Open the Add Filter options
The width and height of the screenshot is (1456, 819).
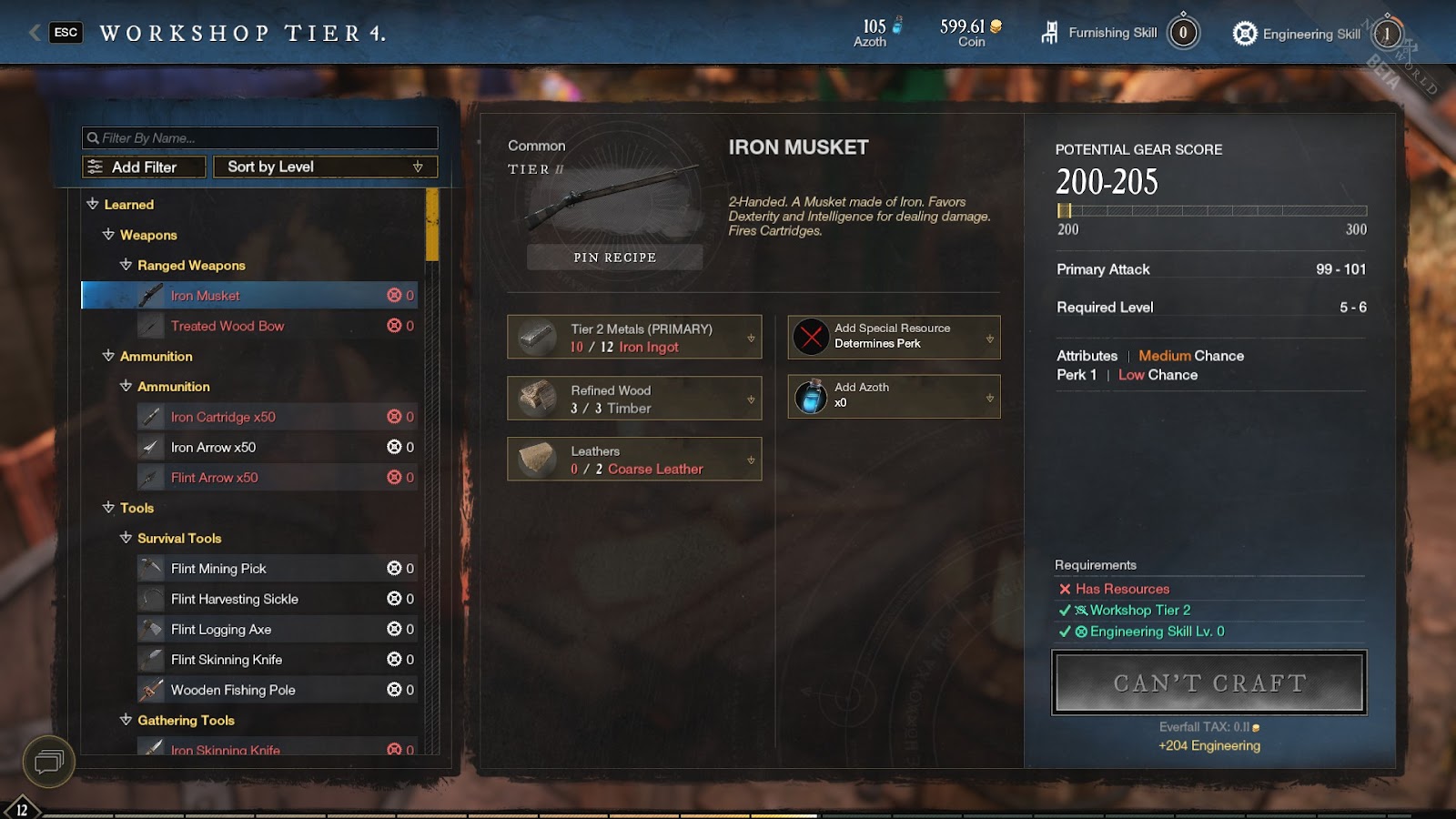(x=144, y=167)
